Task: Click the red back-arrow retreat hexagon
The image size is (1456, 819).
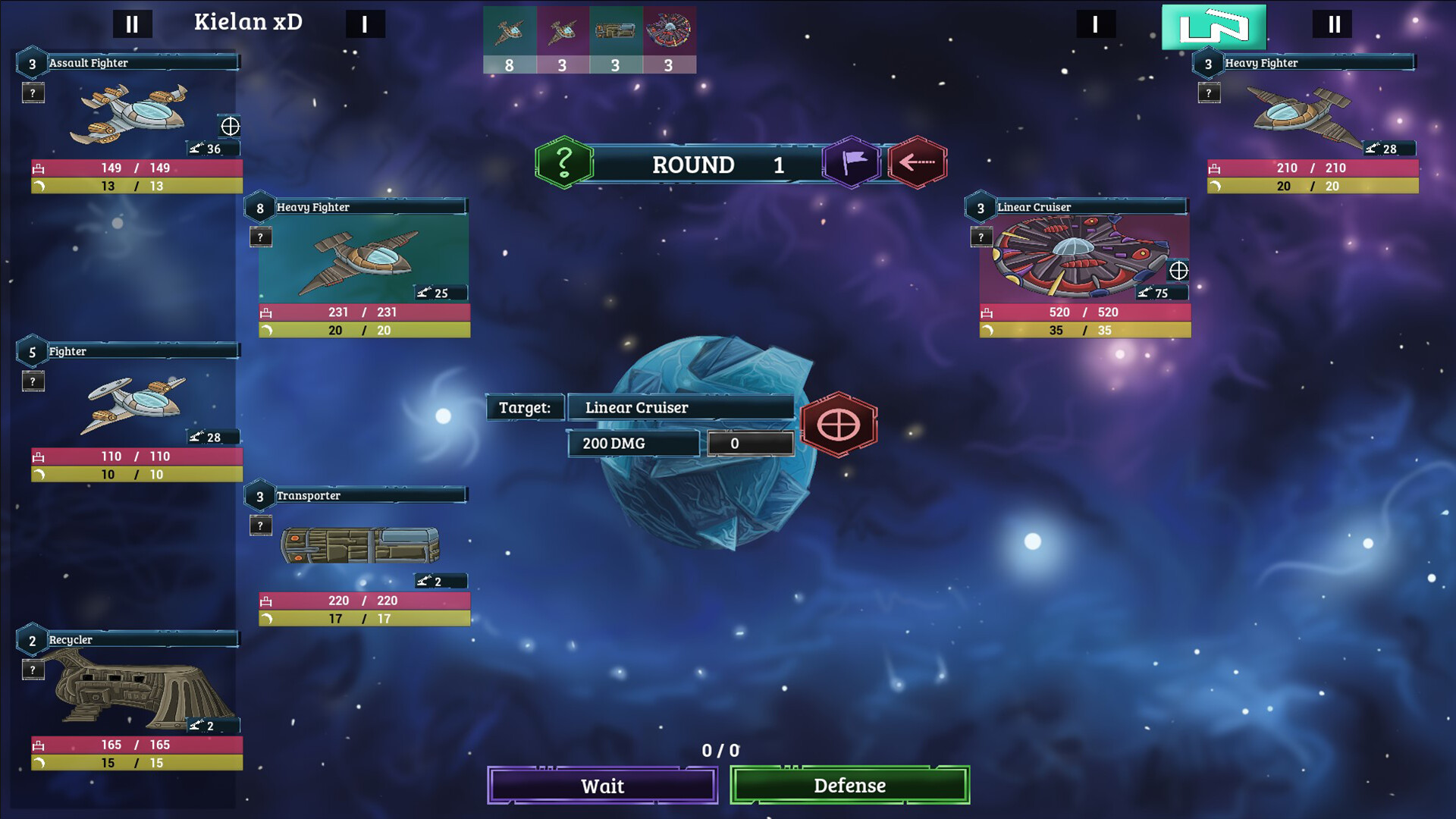Action: pos(916,162)
